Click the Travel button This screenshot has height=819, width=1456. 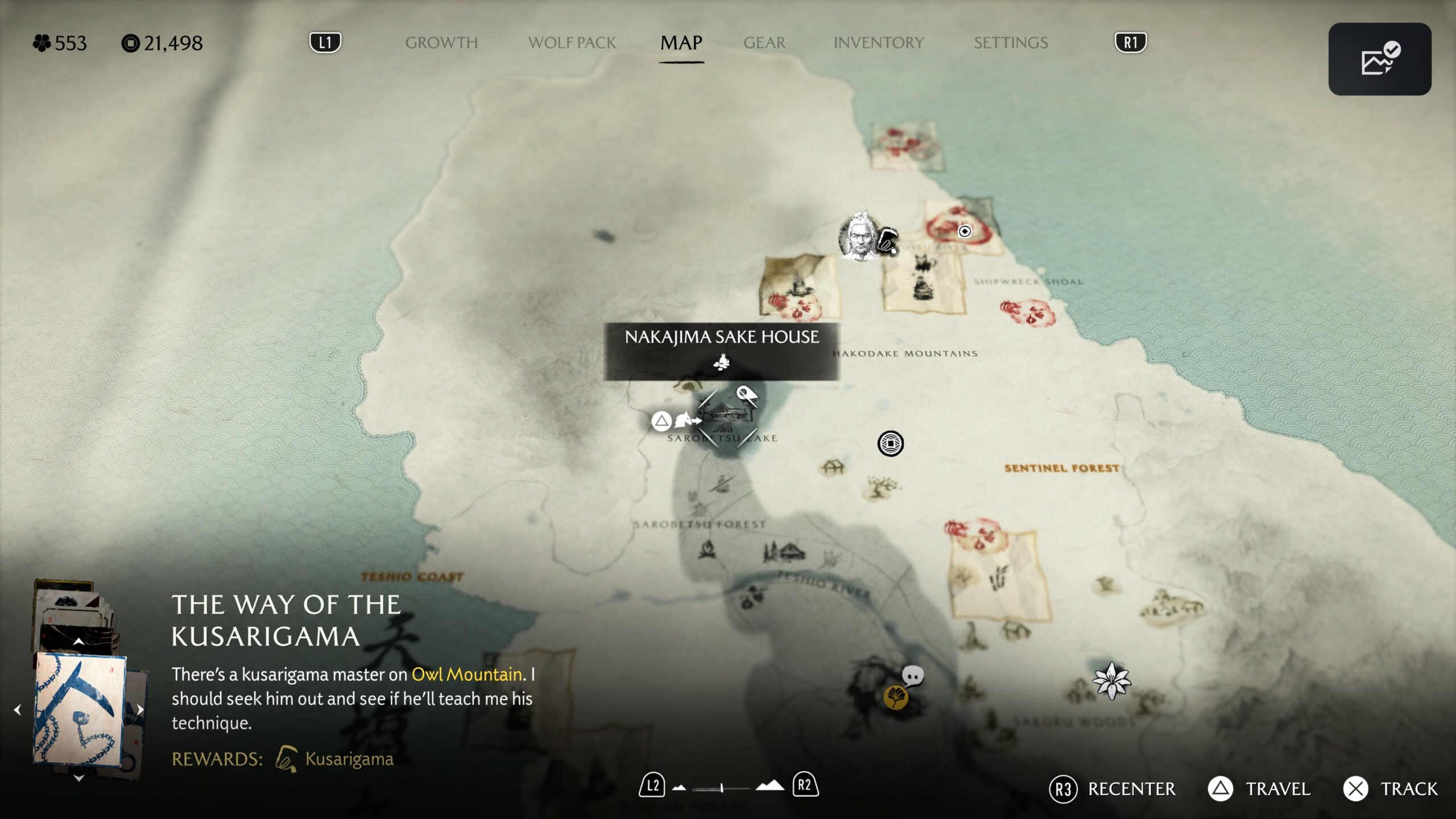pyautogui.click(x=1259, y=789)
